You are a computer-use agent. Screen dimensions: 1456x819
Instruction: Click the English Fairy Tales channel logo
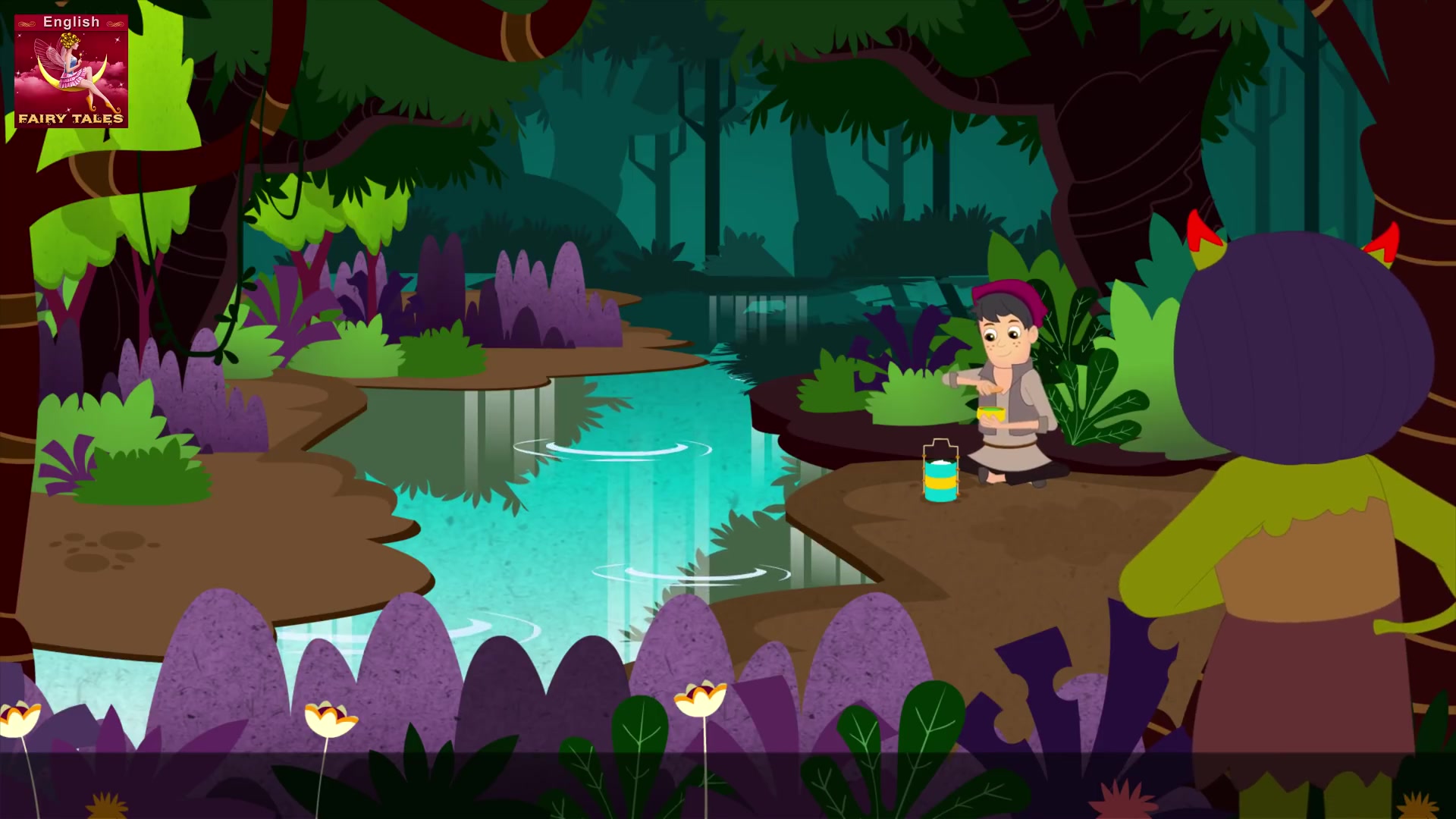[x=71, y=71]
